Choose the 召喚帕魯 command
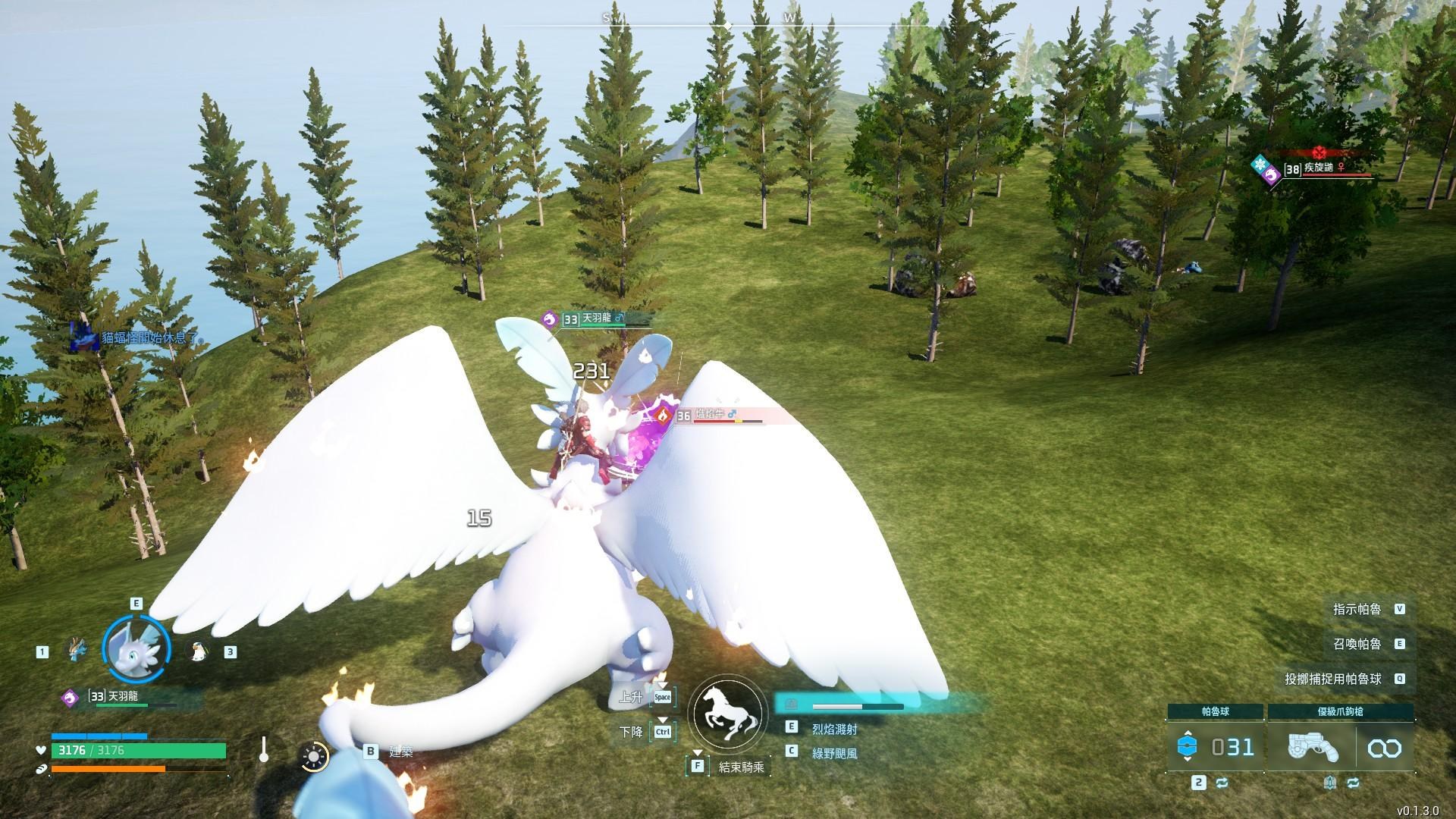 [x=1357, y=644]
